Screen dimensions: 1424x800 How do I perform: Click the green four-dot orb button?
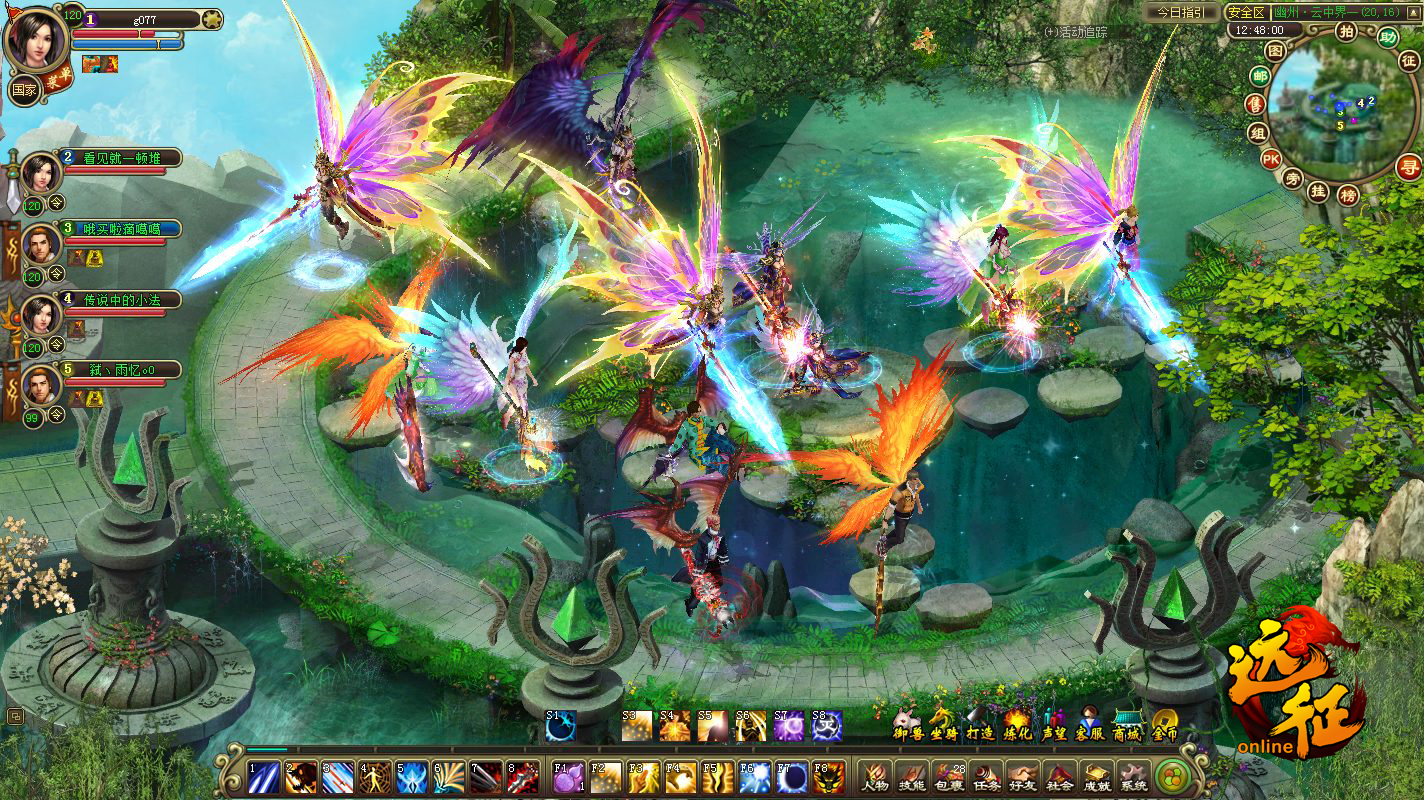pos(1171,776)
